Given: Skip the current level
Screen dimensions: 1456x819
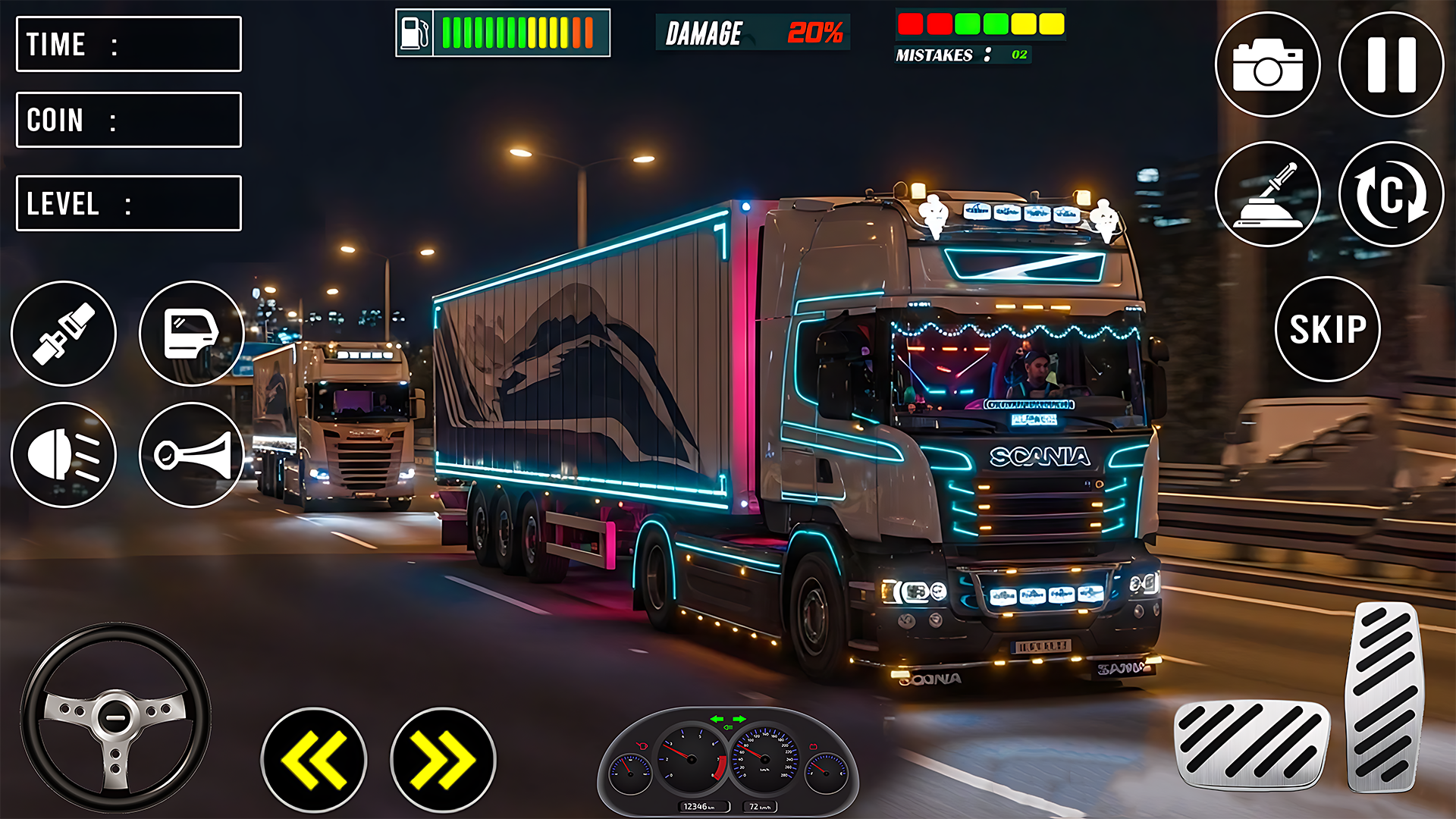Looking at the screenshot, I should [x=1327, y=329].
